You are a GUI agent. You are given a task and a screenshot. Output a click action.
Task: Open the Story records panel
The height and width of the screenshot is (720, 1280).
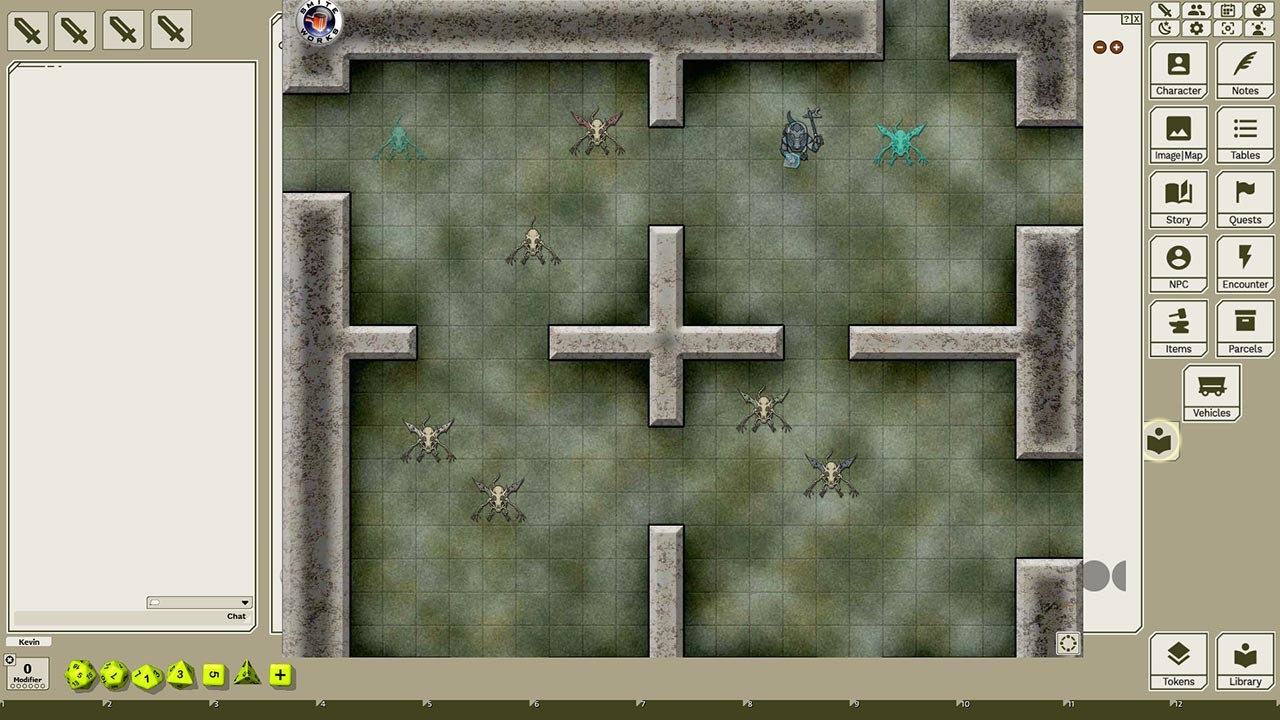click(x=1178, y=199)
